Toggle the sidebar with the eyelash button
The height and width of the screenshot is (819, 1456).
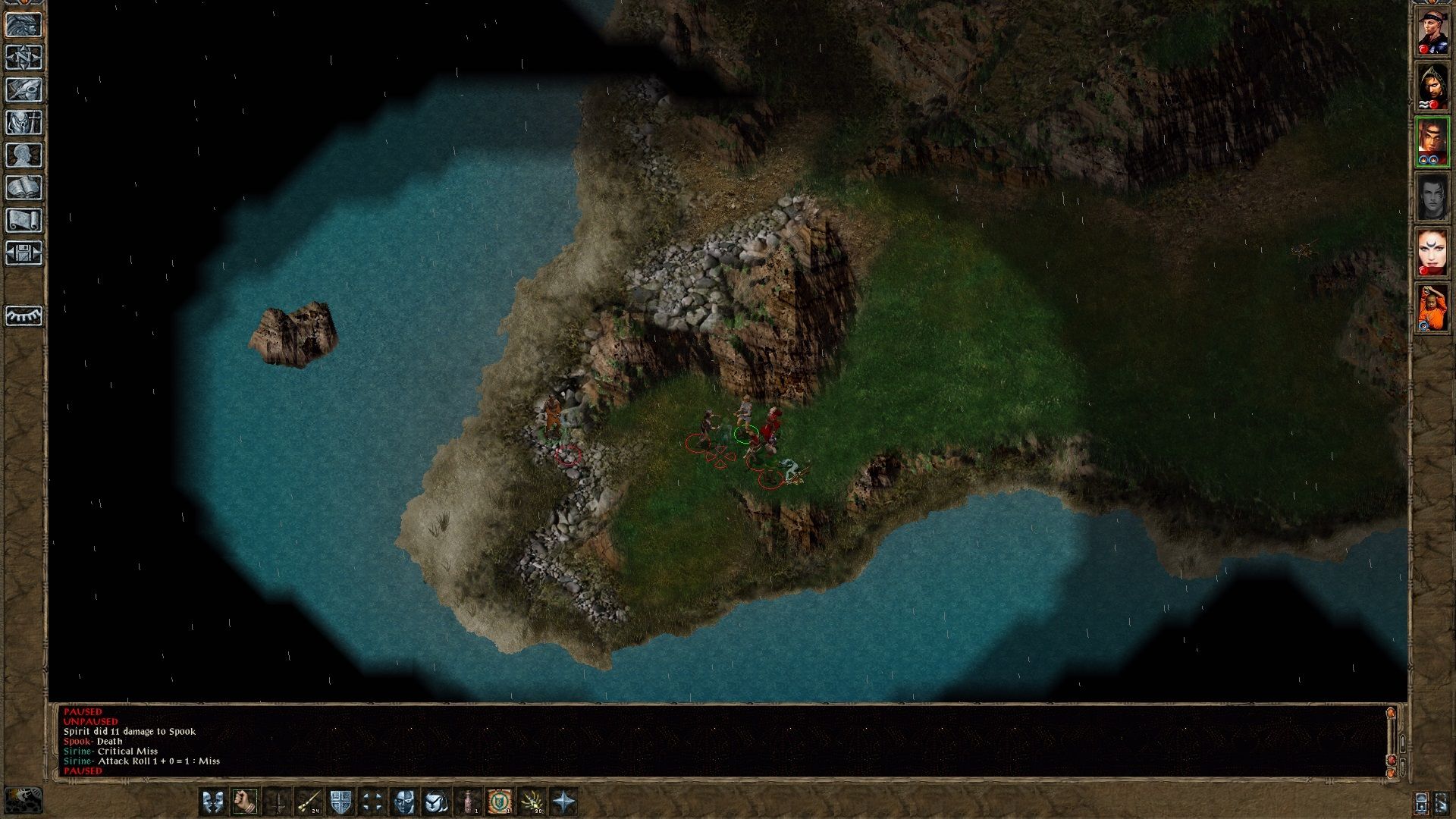click(24, 315)
